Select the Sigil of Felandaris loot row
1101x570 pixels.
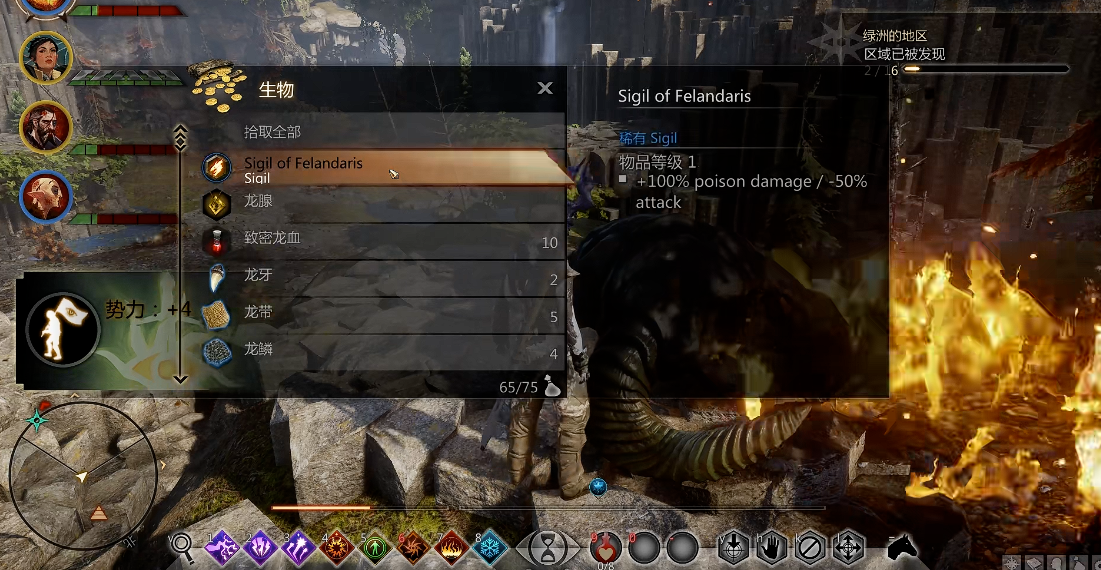coord(380,169)
